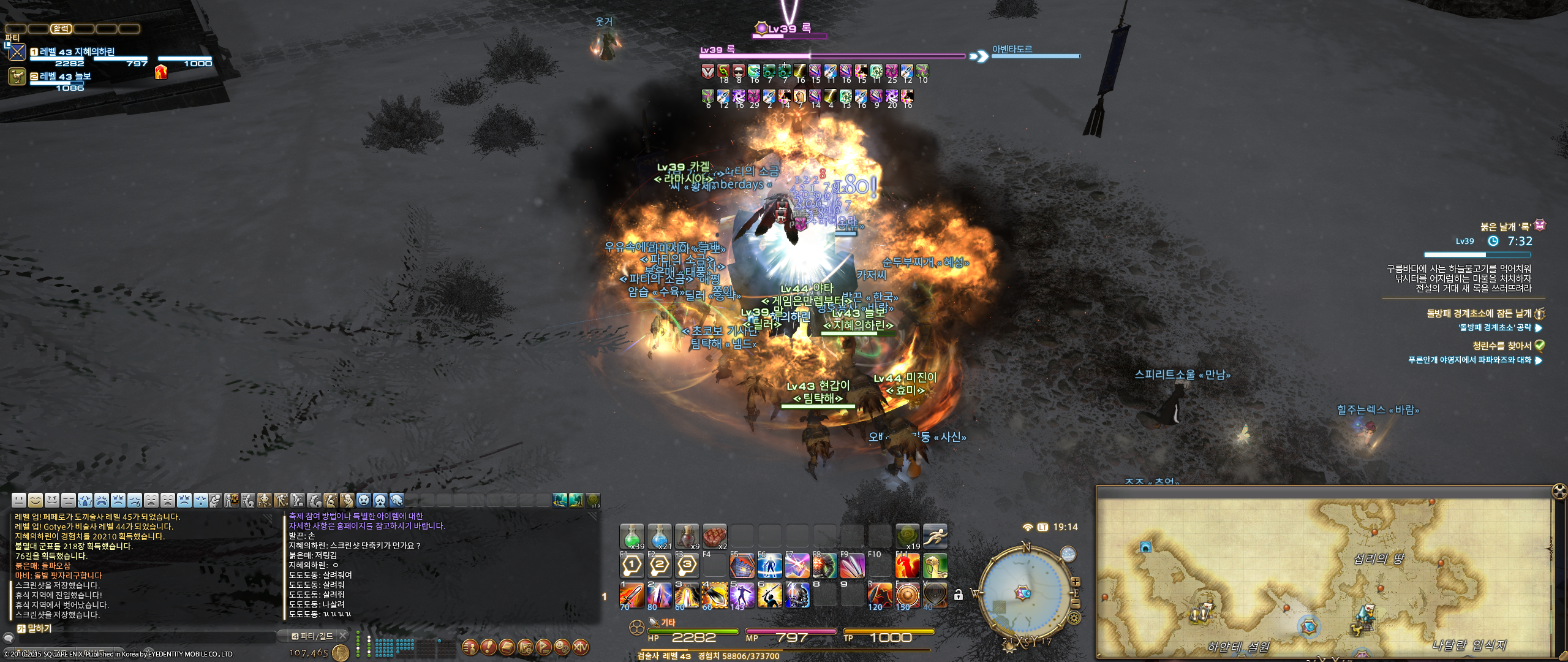Trigger the castle wall Rampart ability
The height and width of the screenshot is (662, 1568).
(x=742, y=565)
